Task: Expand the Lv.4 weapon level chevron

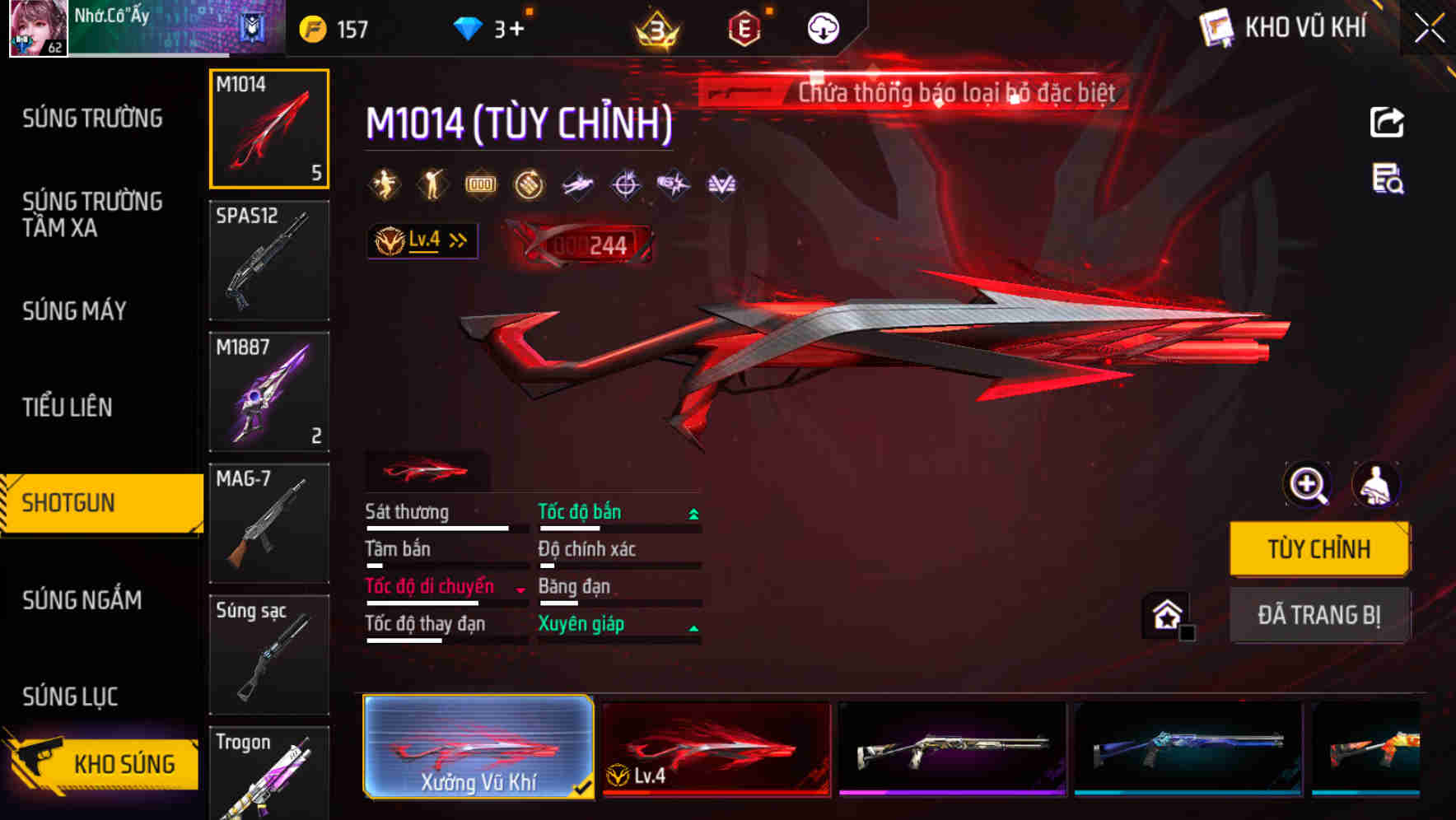Action: (455, 240)
